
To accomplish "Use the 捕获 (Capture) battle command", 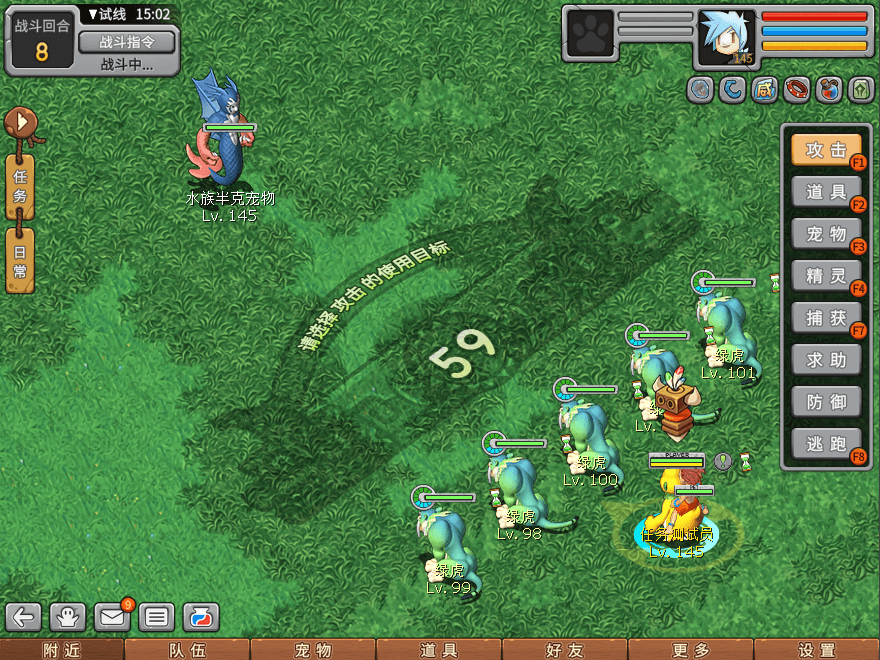I will click(826, 317).
